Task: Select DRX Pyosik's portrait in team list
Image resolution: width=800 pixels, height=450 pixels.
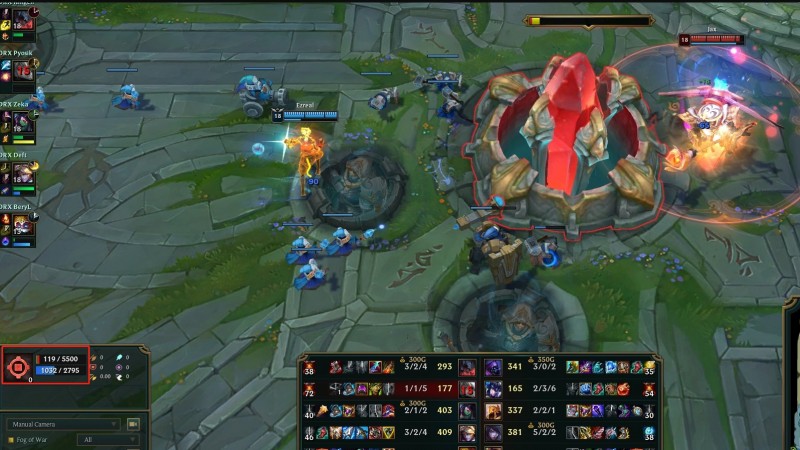Action: click(x=22, y=72)
